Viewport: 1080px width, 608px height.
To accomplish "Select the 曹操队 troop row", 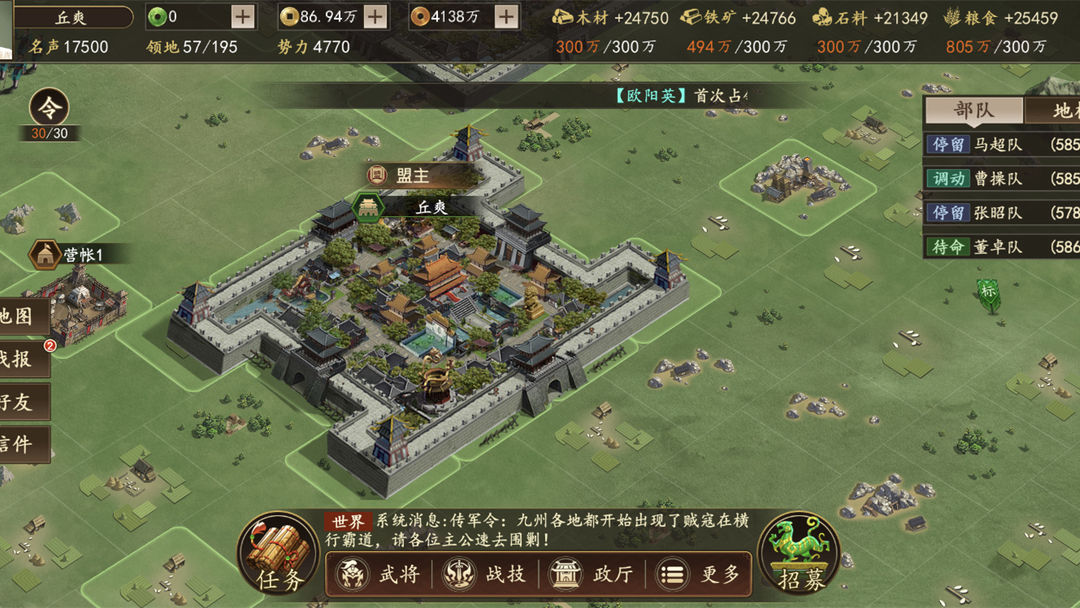I will click(1001, 178).
